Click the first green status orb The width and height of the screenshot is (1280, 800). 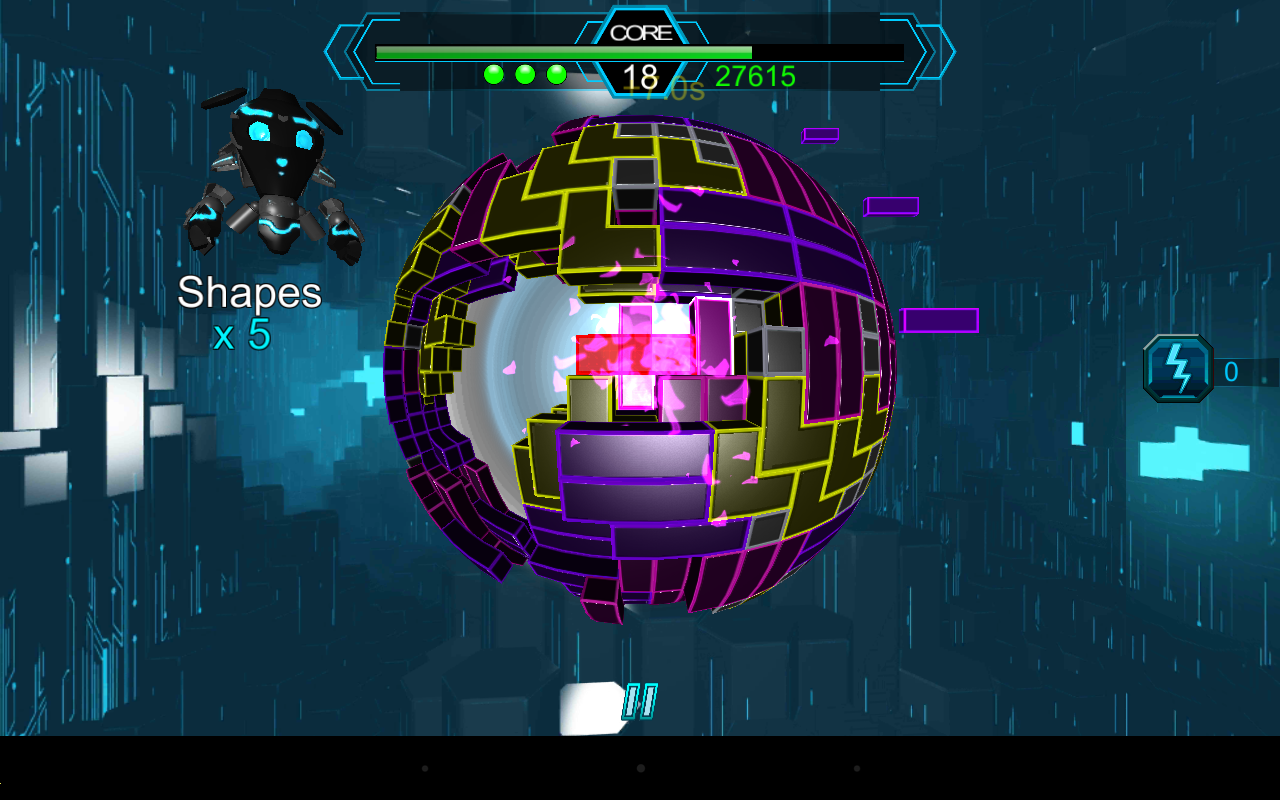point(493,72)
